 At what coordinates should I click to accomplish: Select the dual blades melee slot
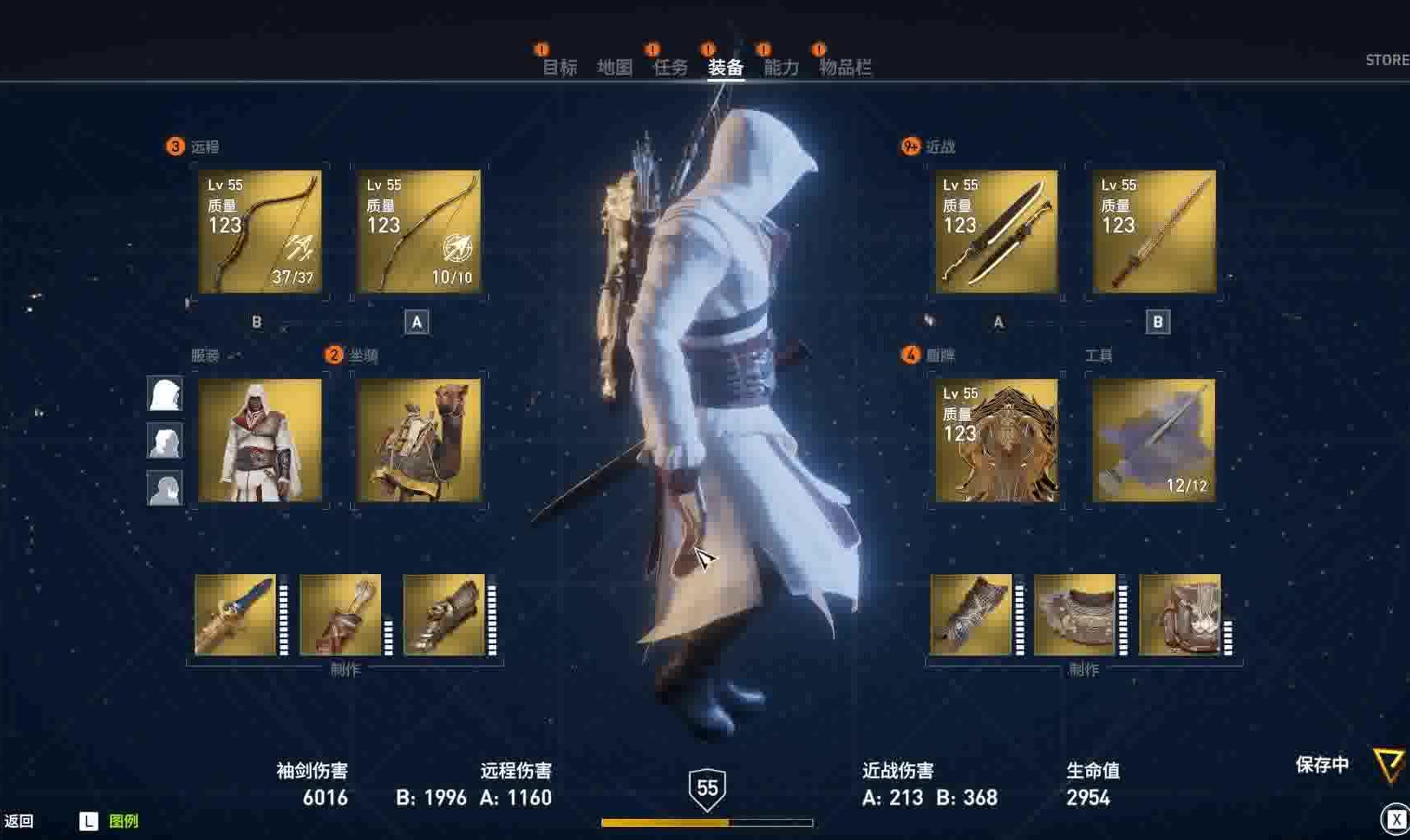point(996,232)
